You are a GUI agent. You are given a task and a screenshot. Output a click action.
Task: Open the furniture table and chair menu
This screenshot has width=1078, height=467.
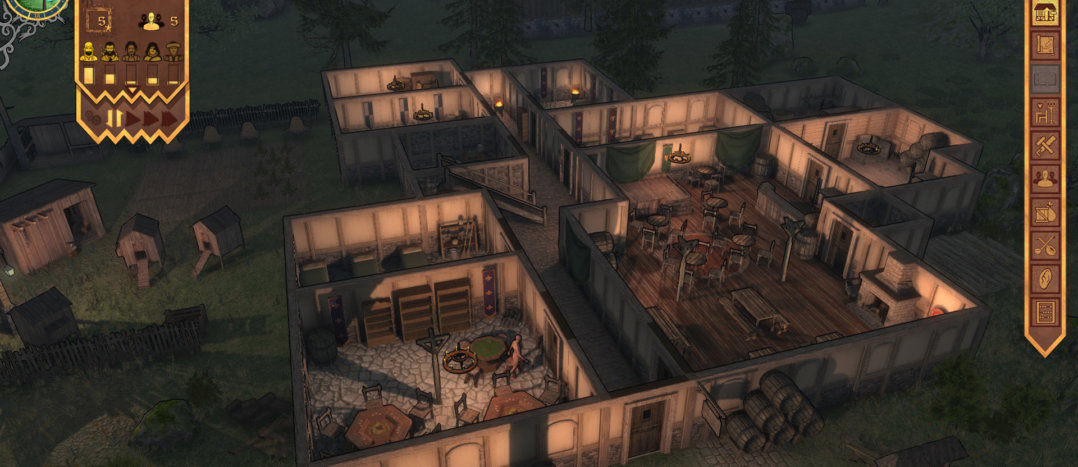pos(1045,113)
